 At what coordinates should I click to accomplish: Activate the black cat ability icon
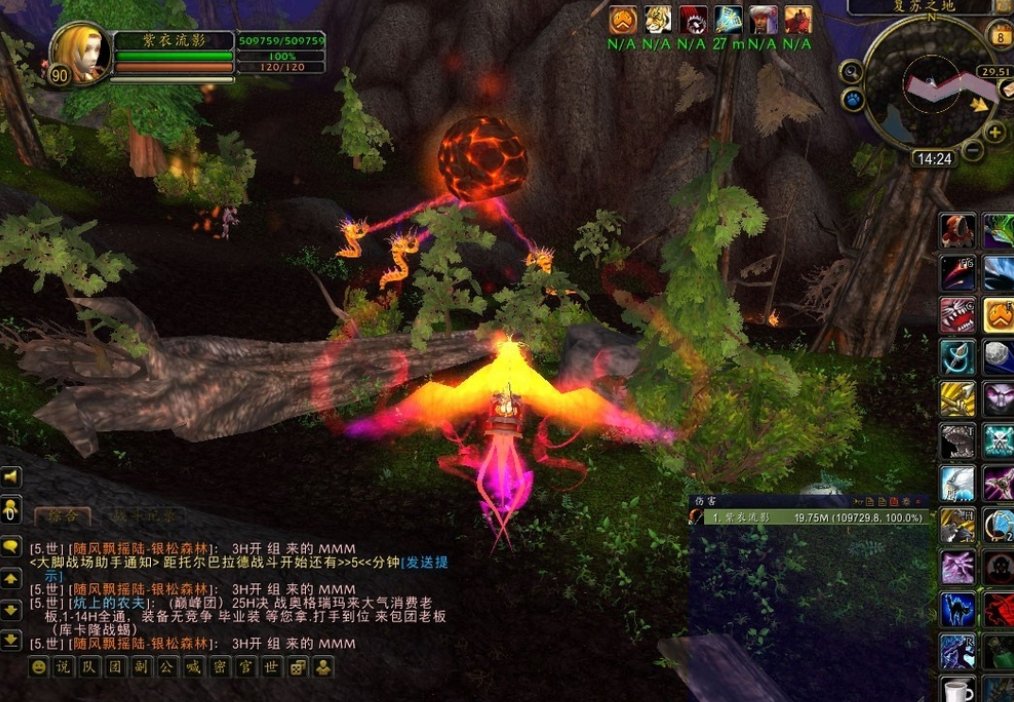[957, 609]
